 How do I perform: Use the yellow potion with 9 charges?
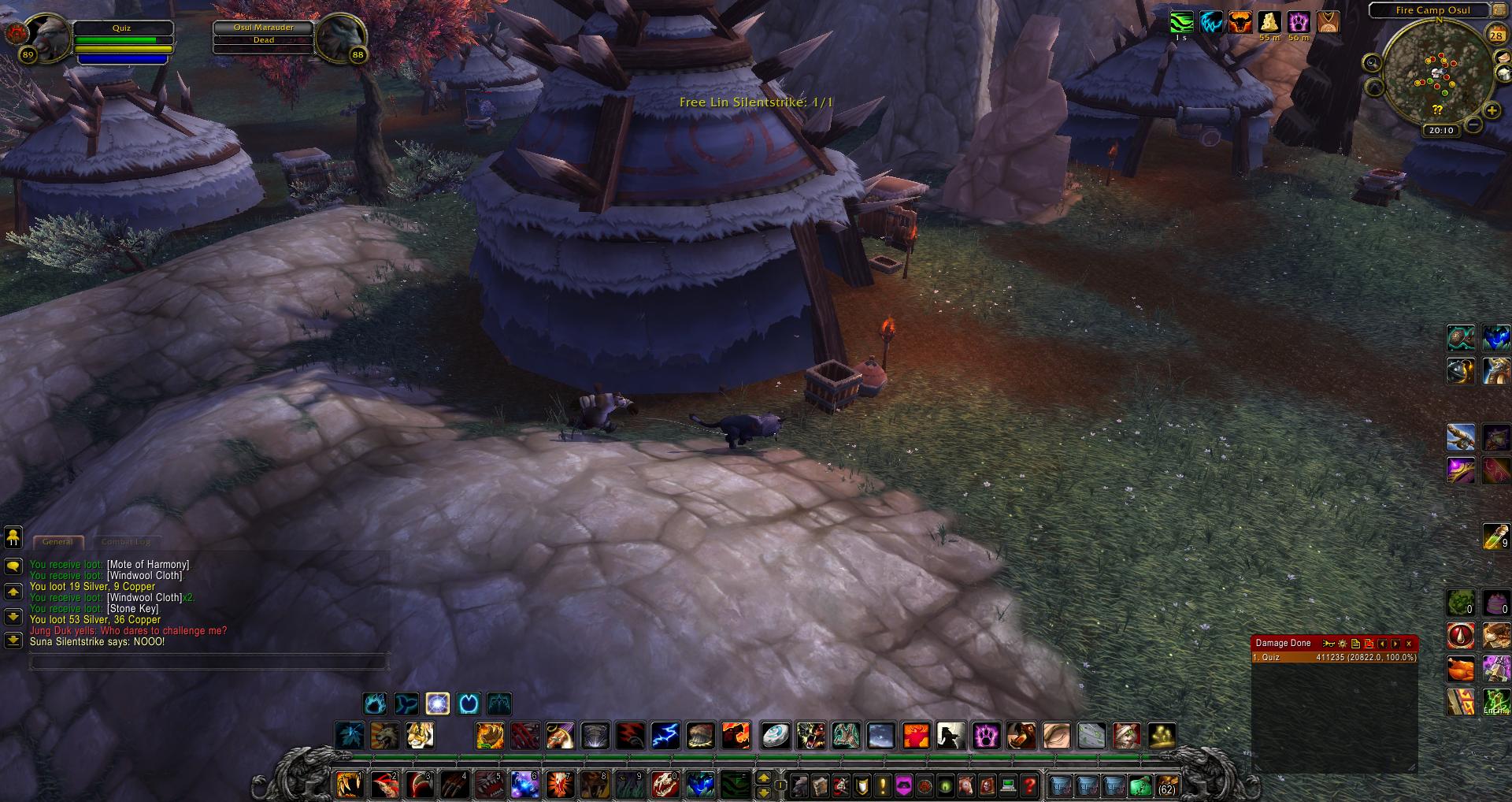click(1495, 537)
